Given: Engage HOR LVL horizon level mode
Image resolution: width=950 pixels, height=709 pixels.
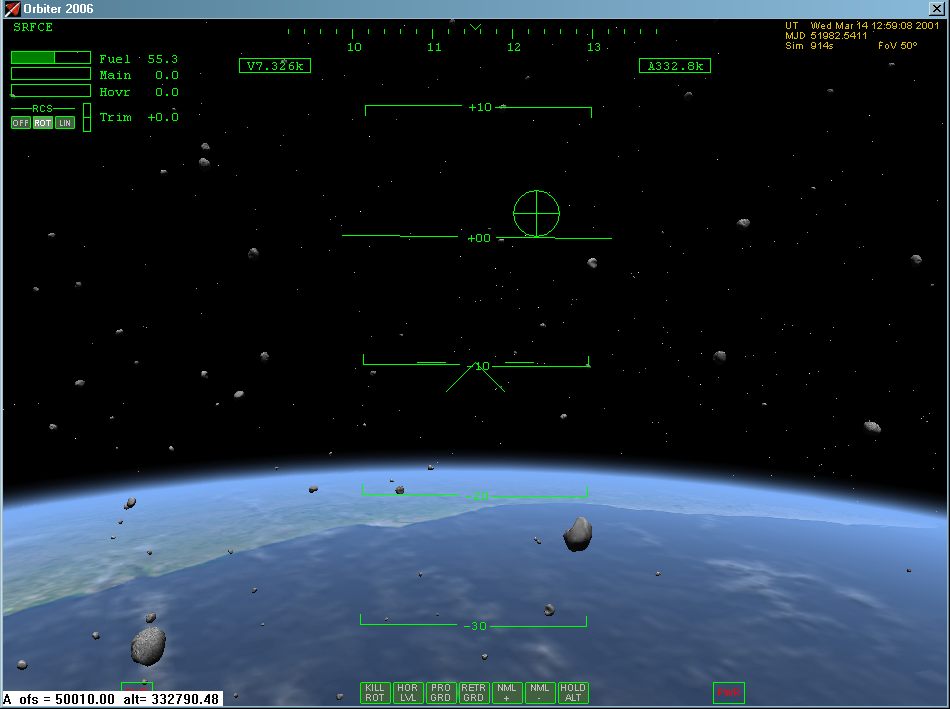Looking at the screenshot, I should [x=407, y=692].
